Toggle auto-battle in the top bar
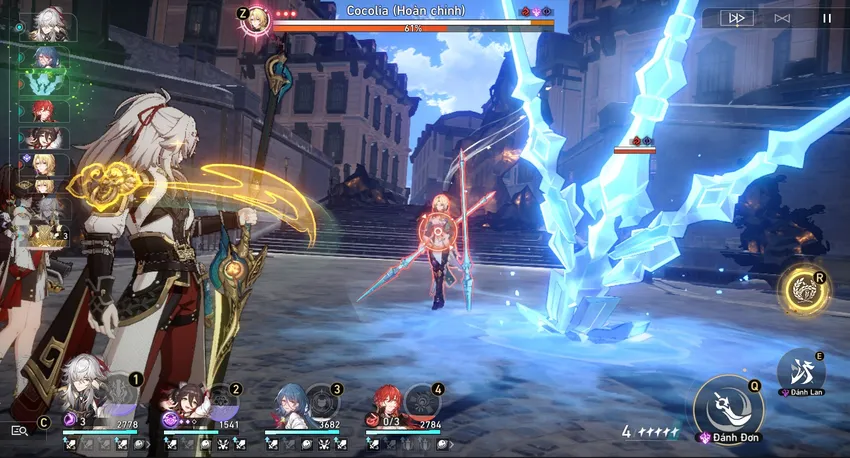The width and height of the screenshot is (850, 458). click(x=782, y=18)
